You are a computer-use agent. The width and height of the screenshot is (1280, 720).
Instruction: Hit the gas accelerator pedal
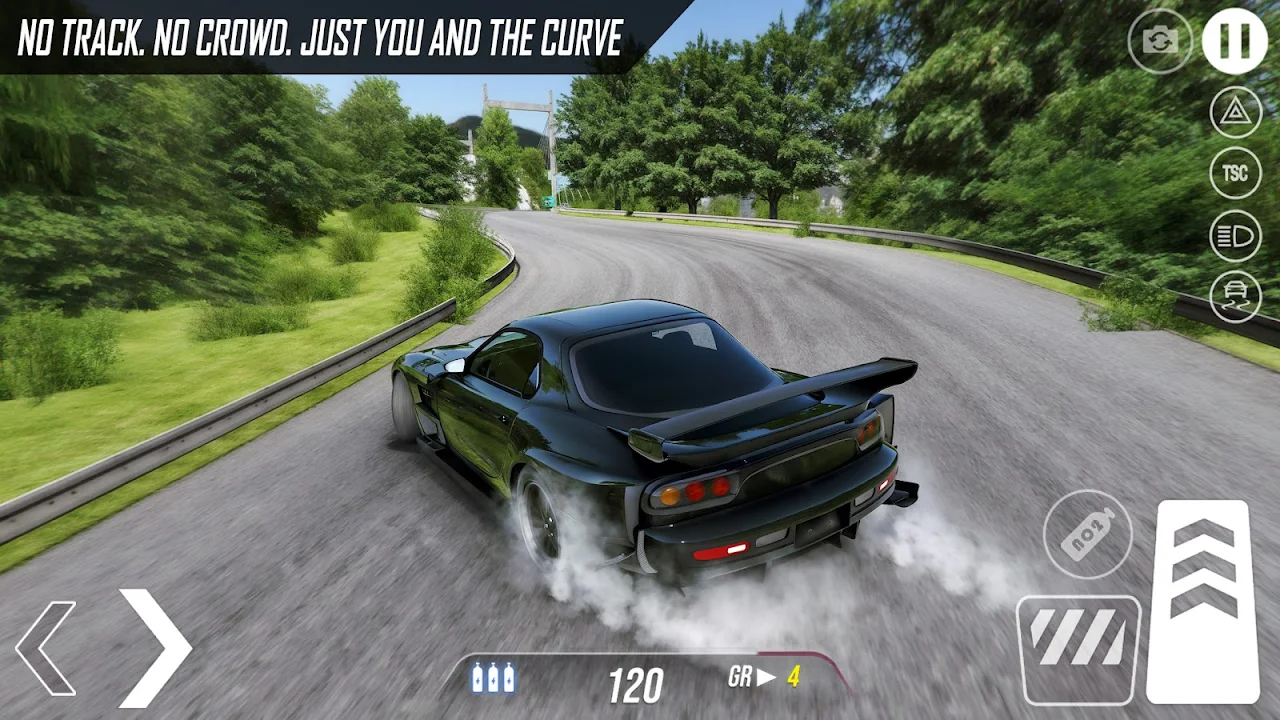coord(1203,600)
